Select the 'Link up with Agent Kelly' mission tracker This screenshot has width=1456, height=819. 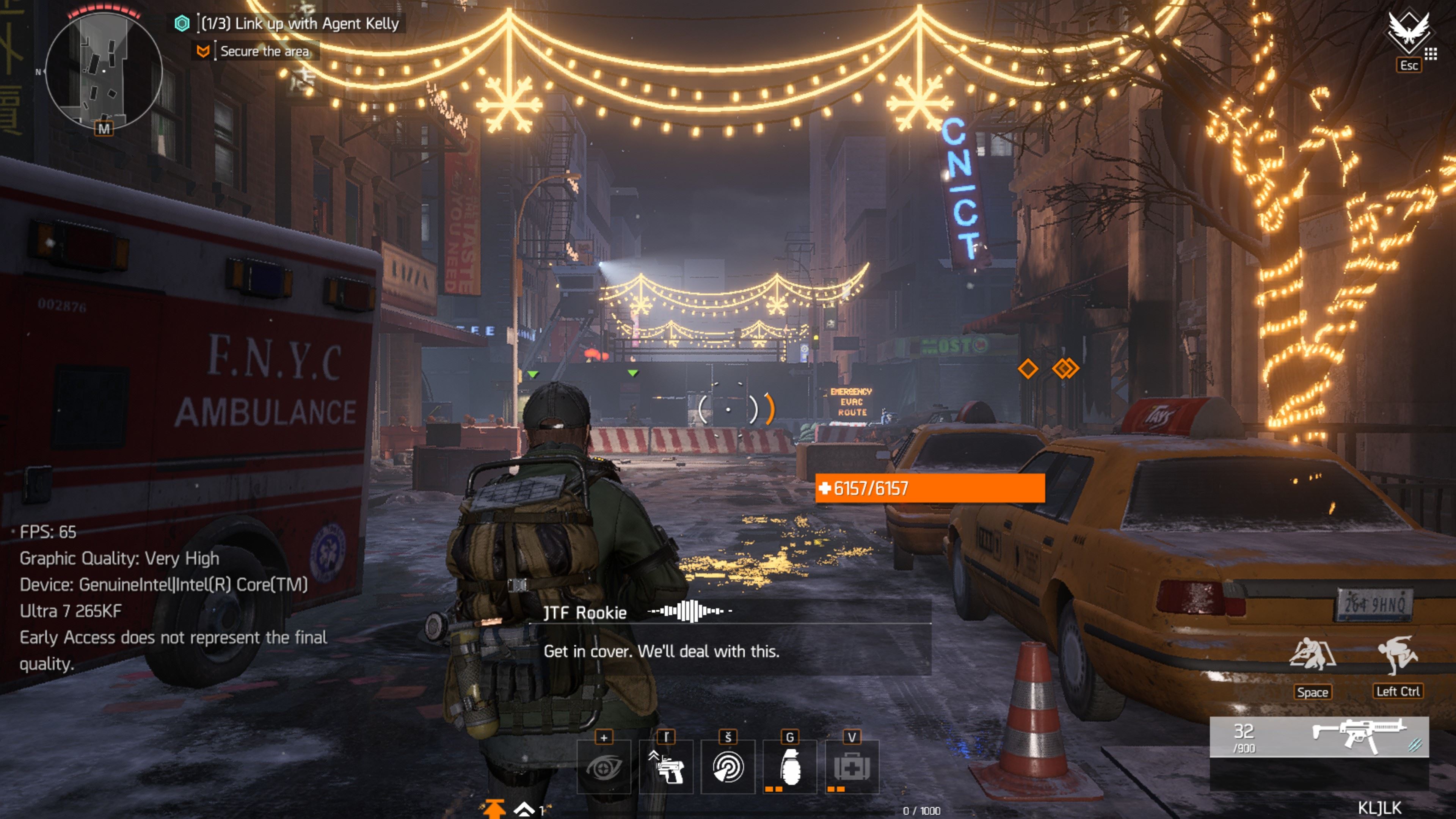(x=300, y=24)
